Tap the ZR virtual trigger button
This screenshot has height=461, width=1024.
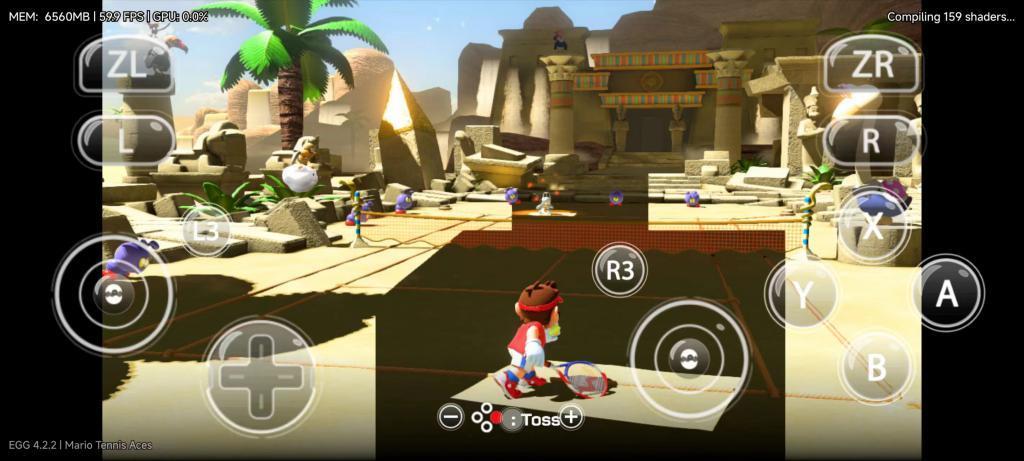871,64
